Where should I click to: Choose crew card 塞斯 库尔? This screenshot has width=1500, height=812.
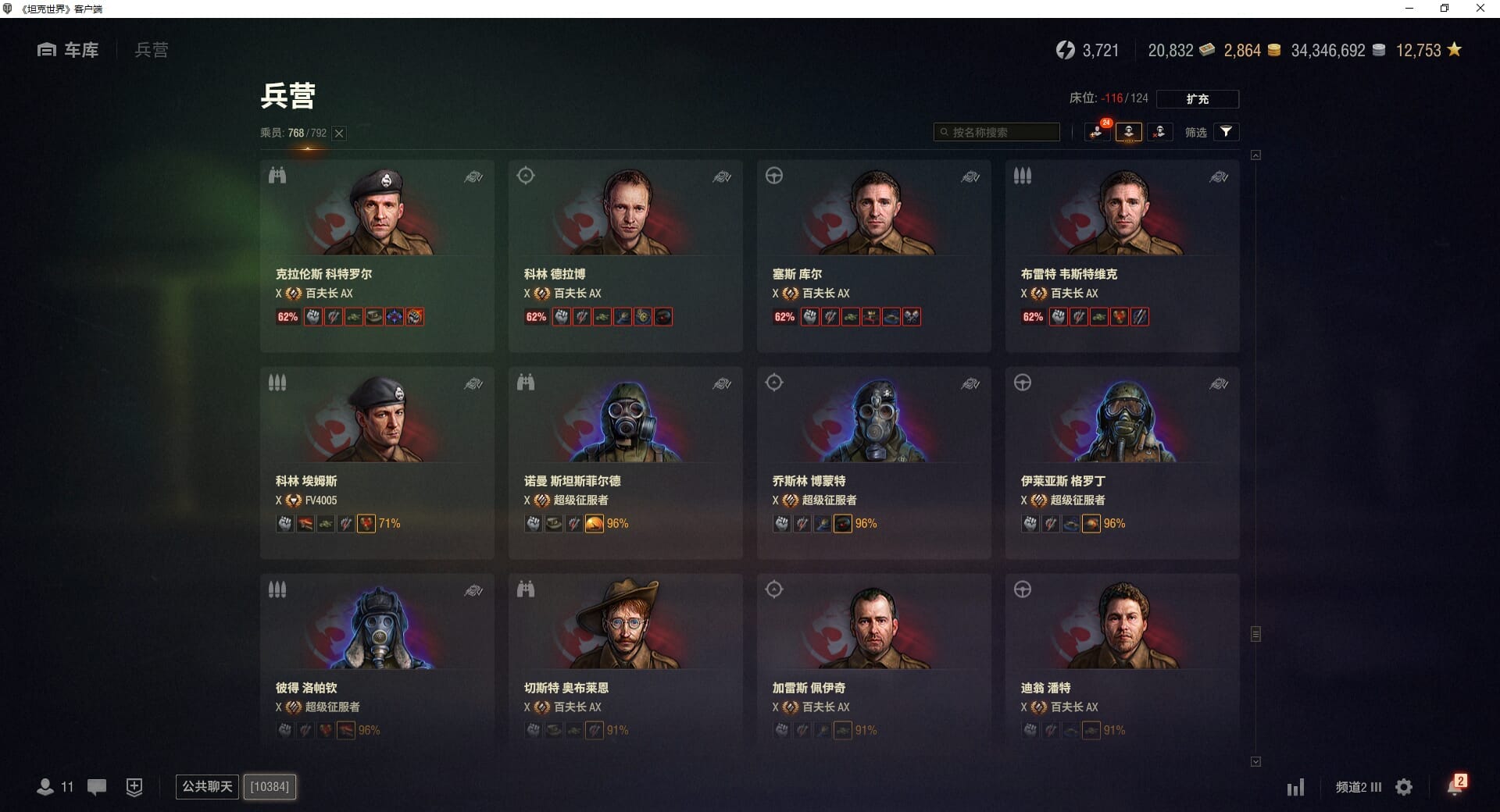pyautogui.click(x=873, y=255)
